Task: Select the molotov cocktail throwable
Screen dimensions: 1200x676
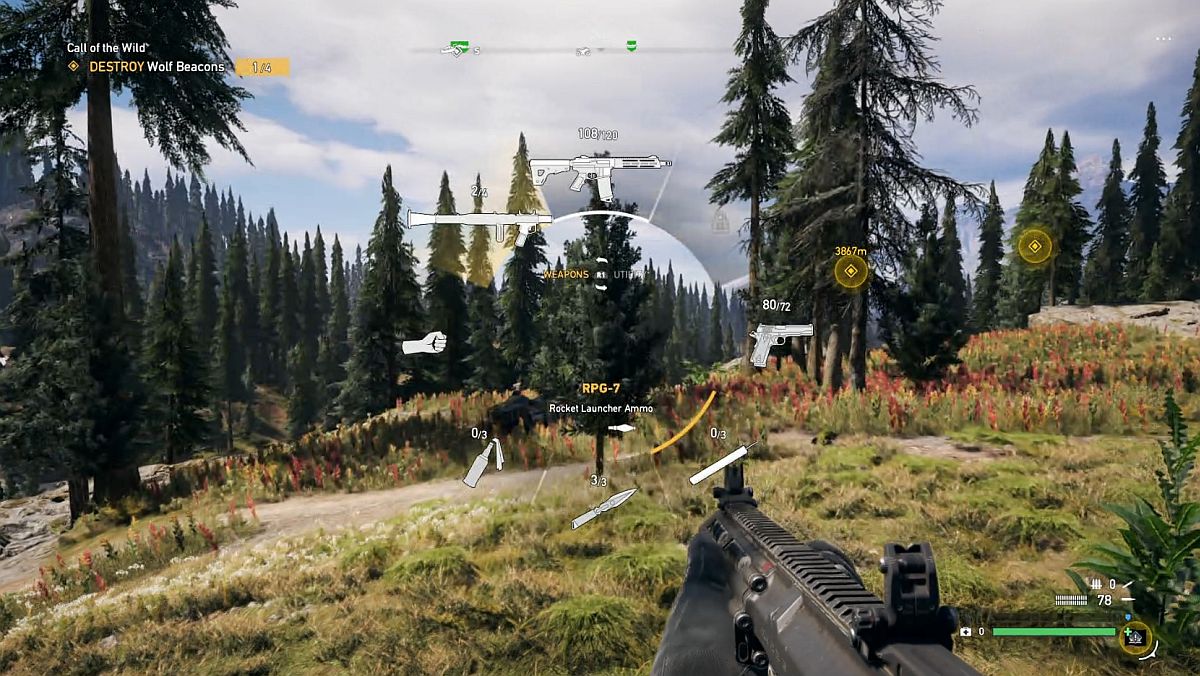Action: coord(483,463)
